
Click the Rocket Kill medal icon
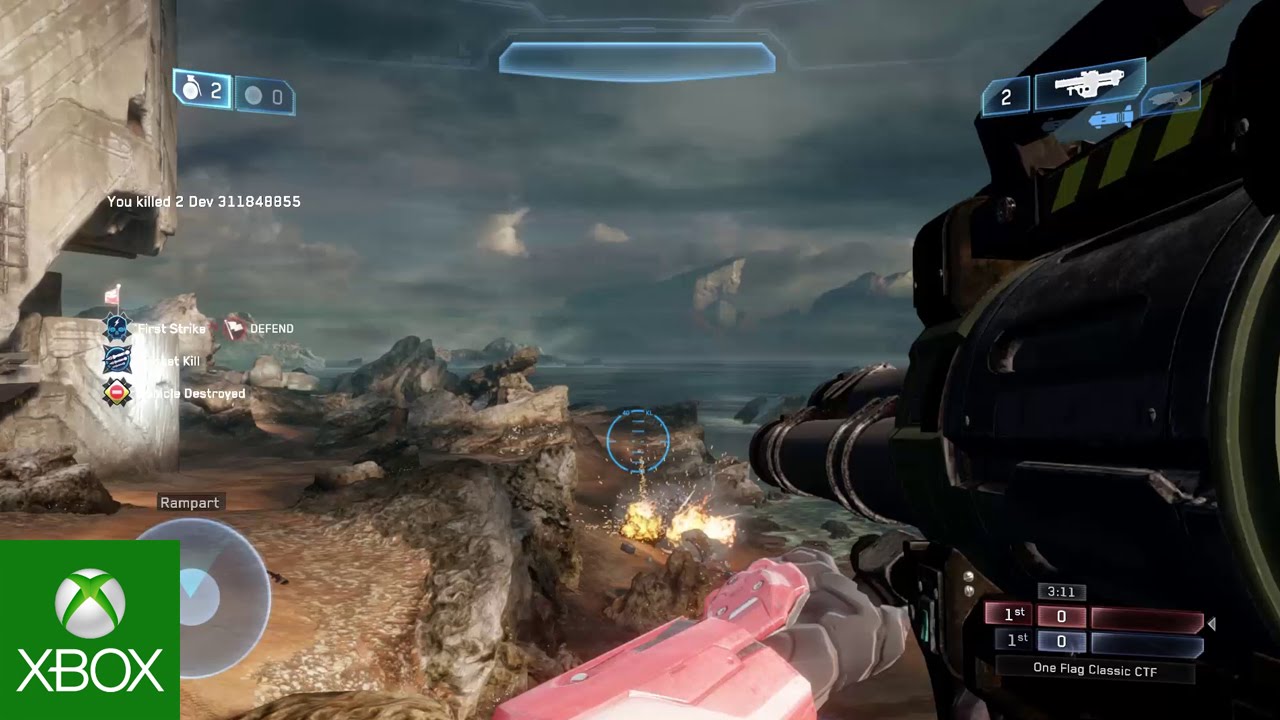[117, 360]
